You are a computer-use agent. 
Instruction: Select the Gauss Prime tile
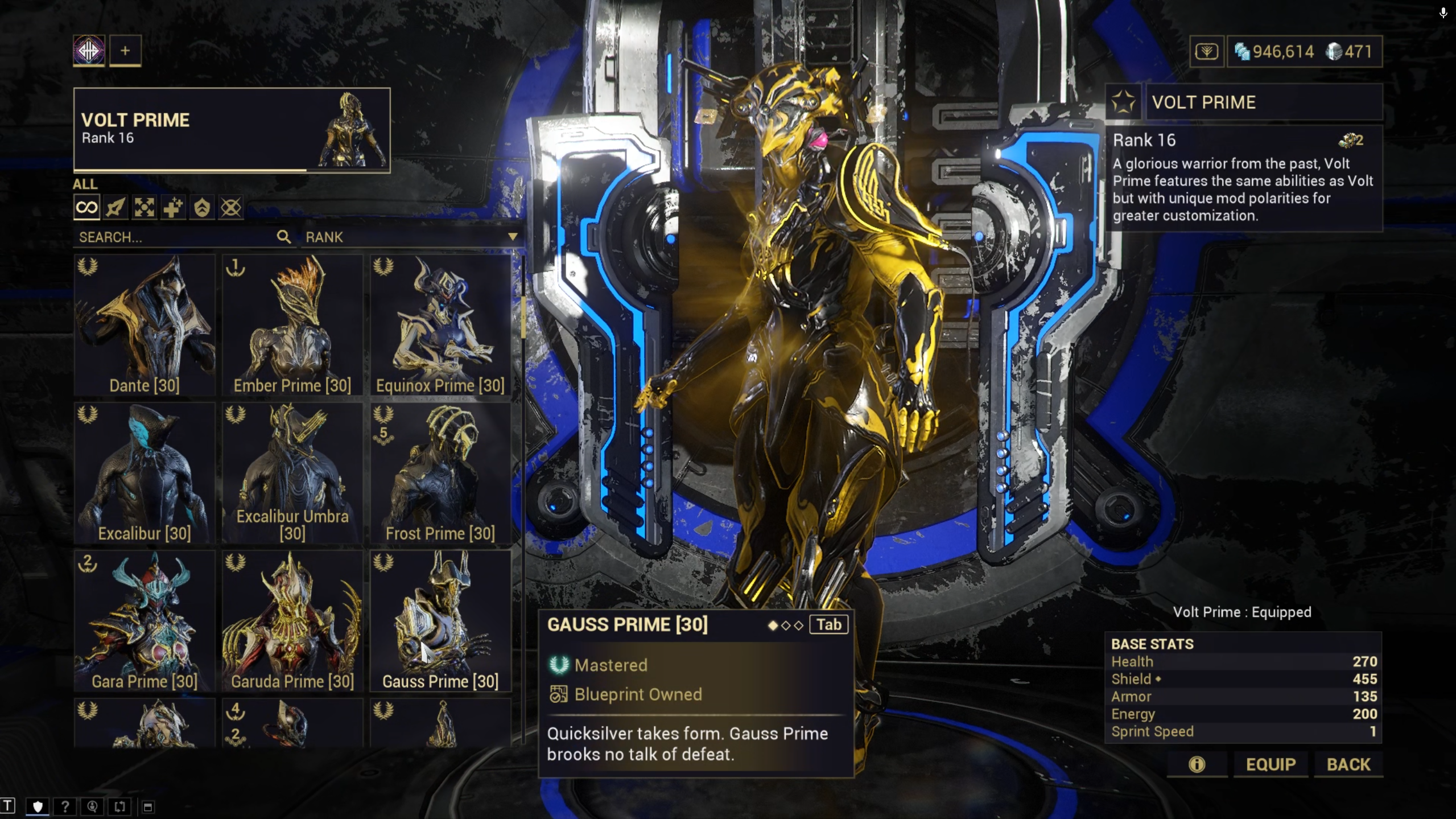click(x=440, y=620)
